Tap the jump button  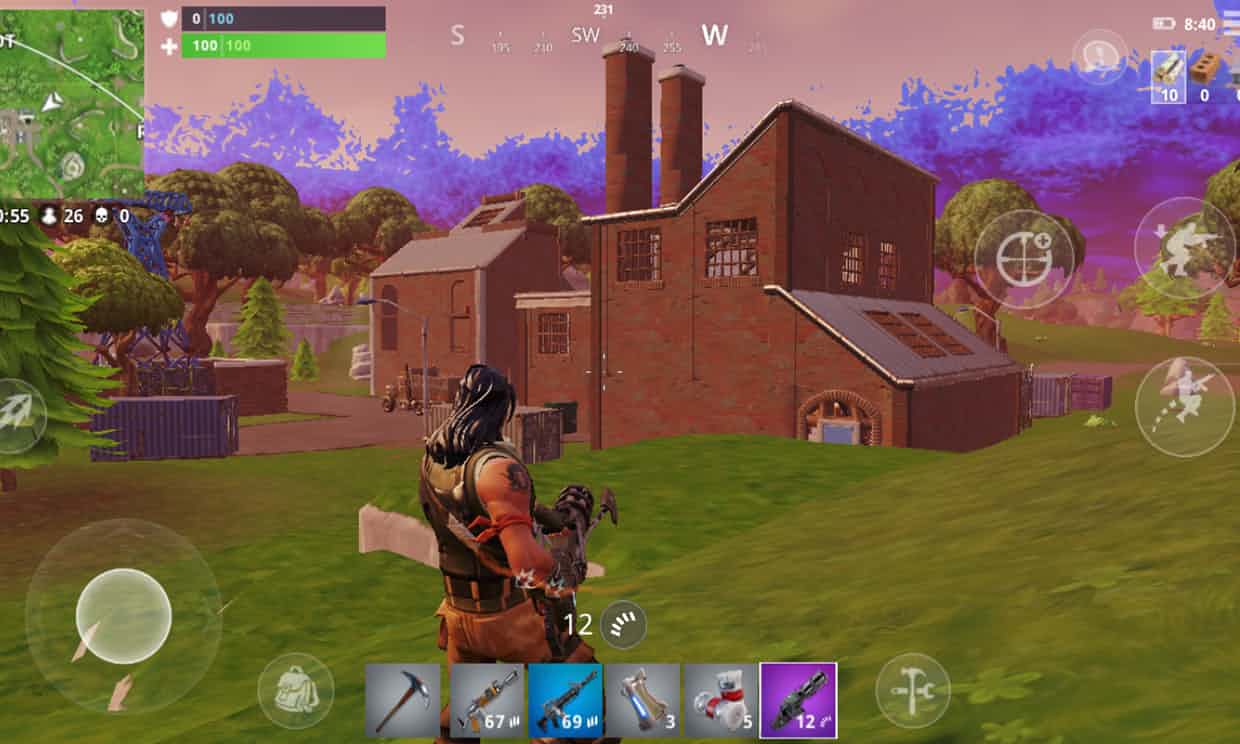(x=1185, y=407)
